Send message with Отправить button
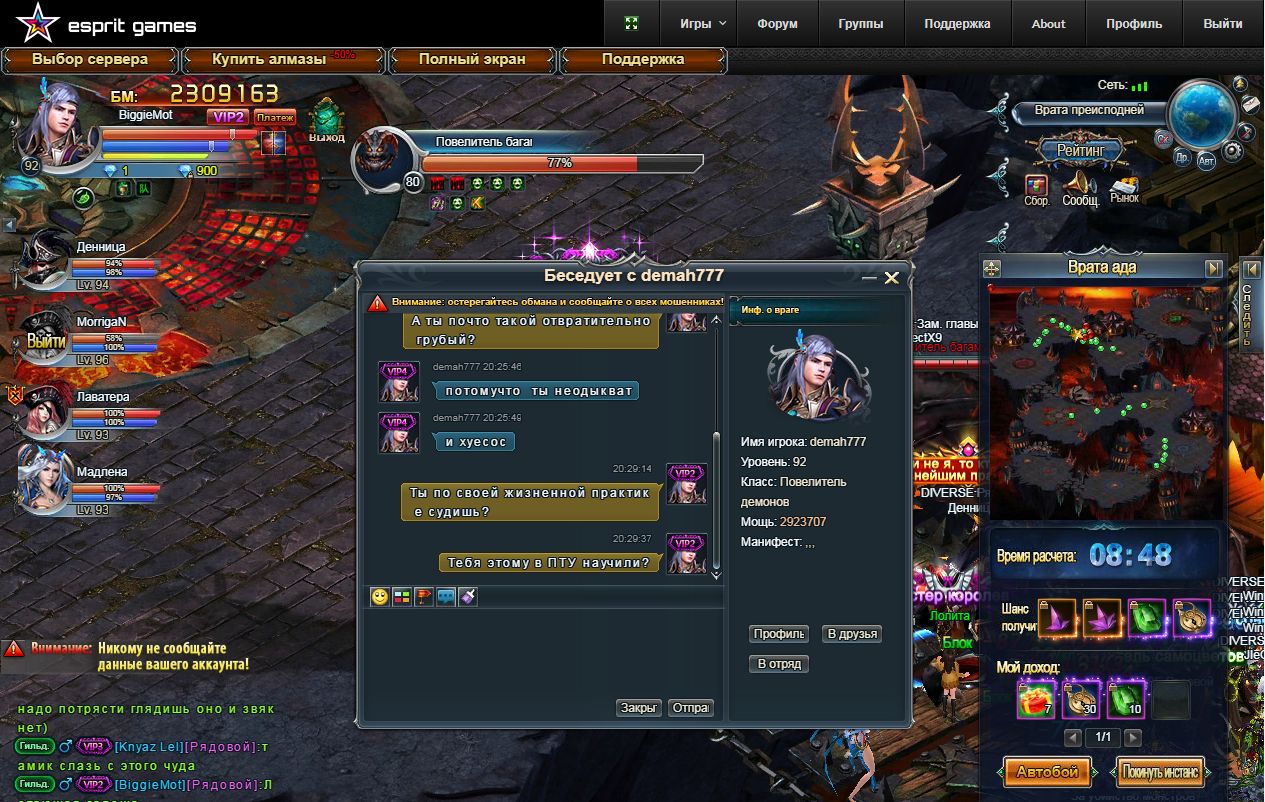This screenshot has height=802, width=1265. [x=691, y=708]
